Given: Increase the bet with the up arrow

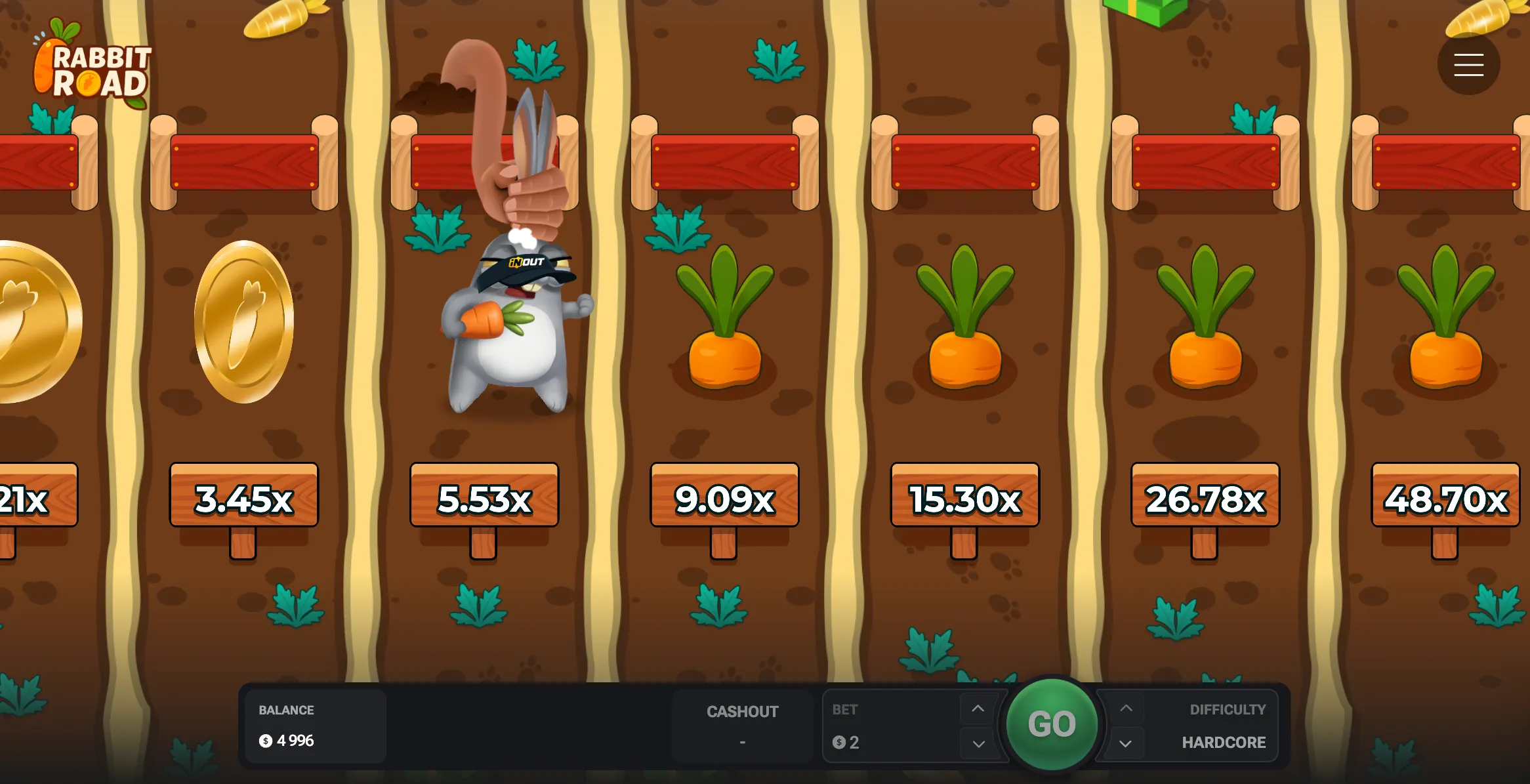Looking at the screenshot, I should (978, 709).
